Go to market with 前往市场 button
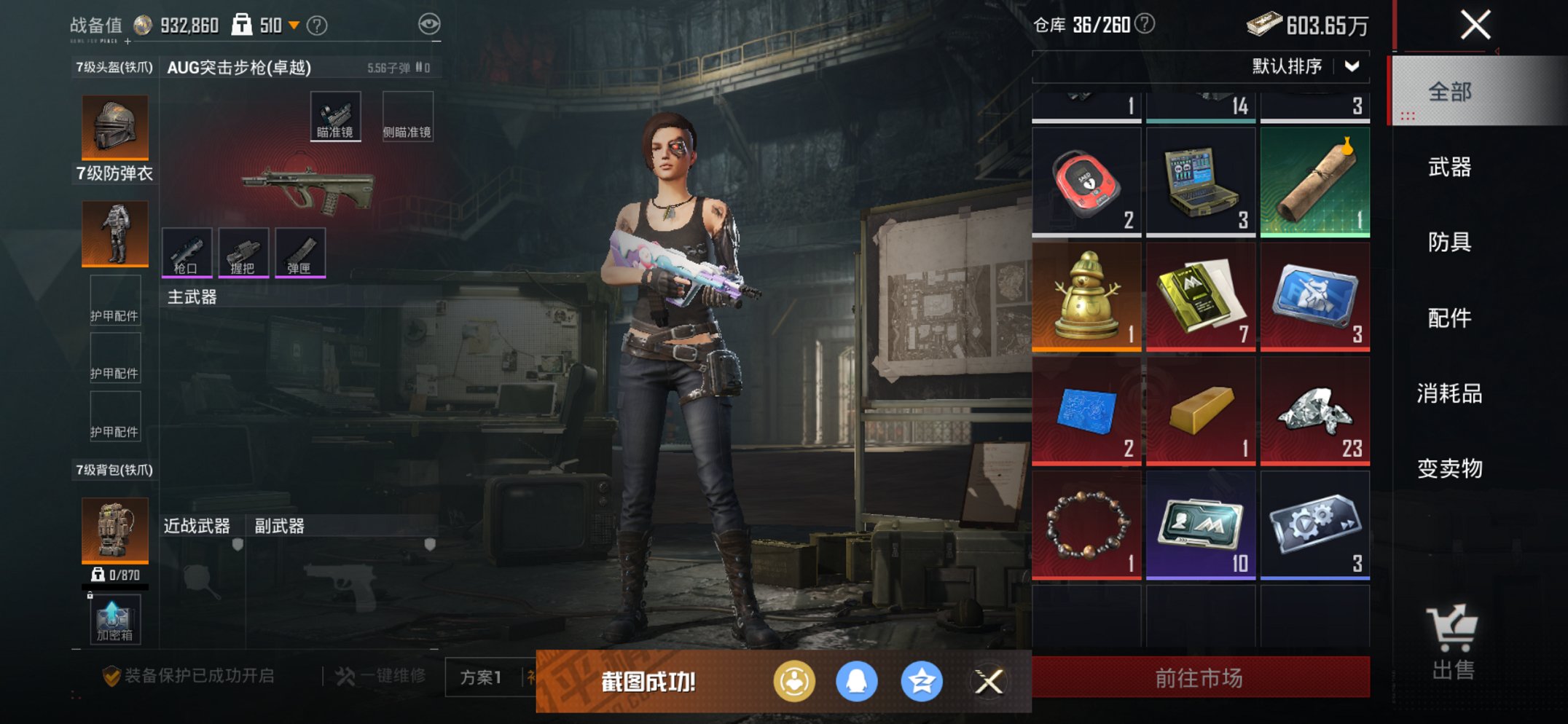 [1200, 678]
